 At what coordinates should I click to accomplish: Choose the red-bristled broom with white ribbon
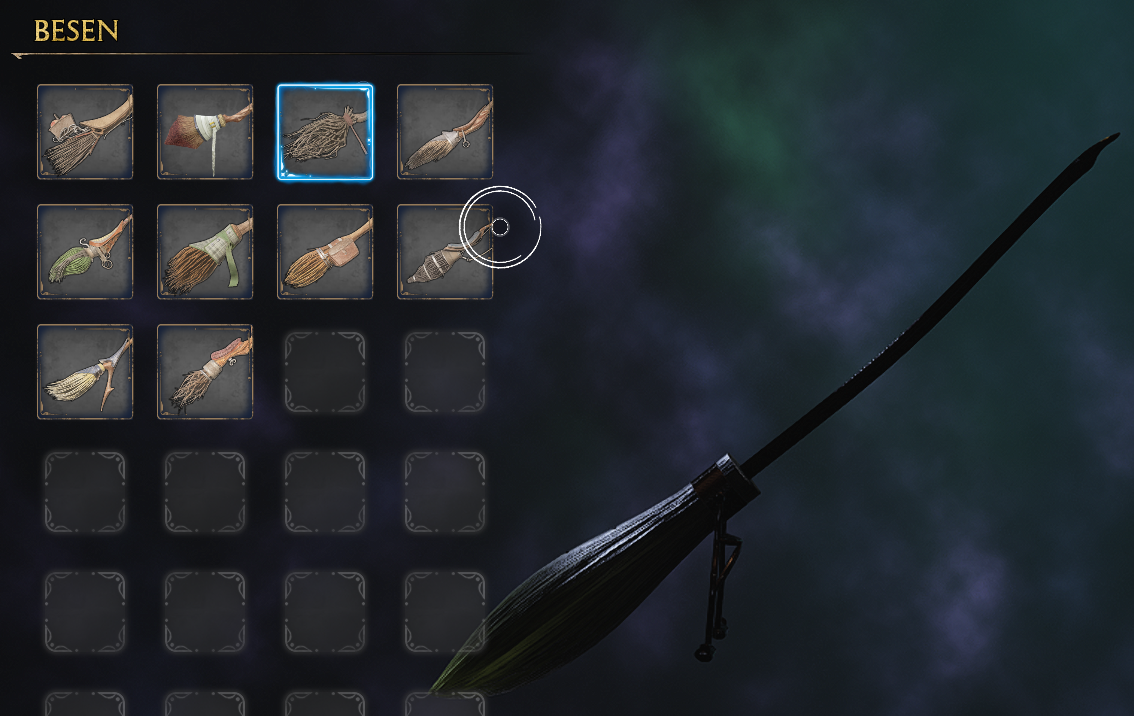205,132
